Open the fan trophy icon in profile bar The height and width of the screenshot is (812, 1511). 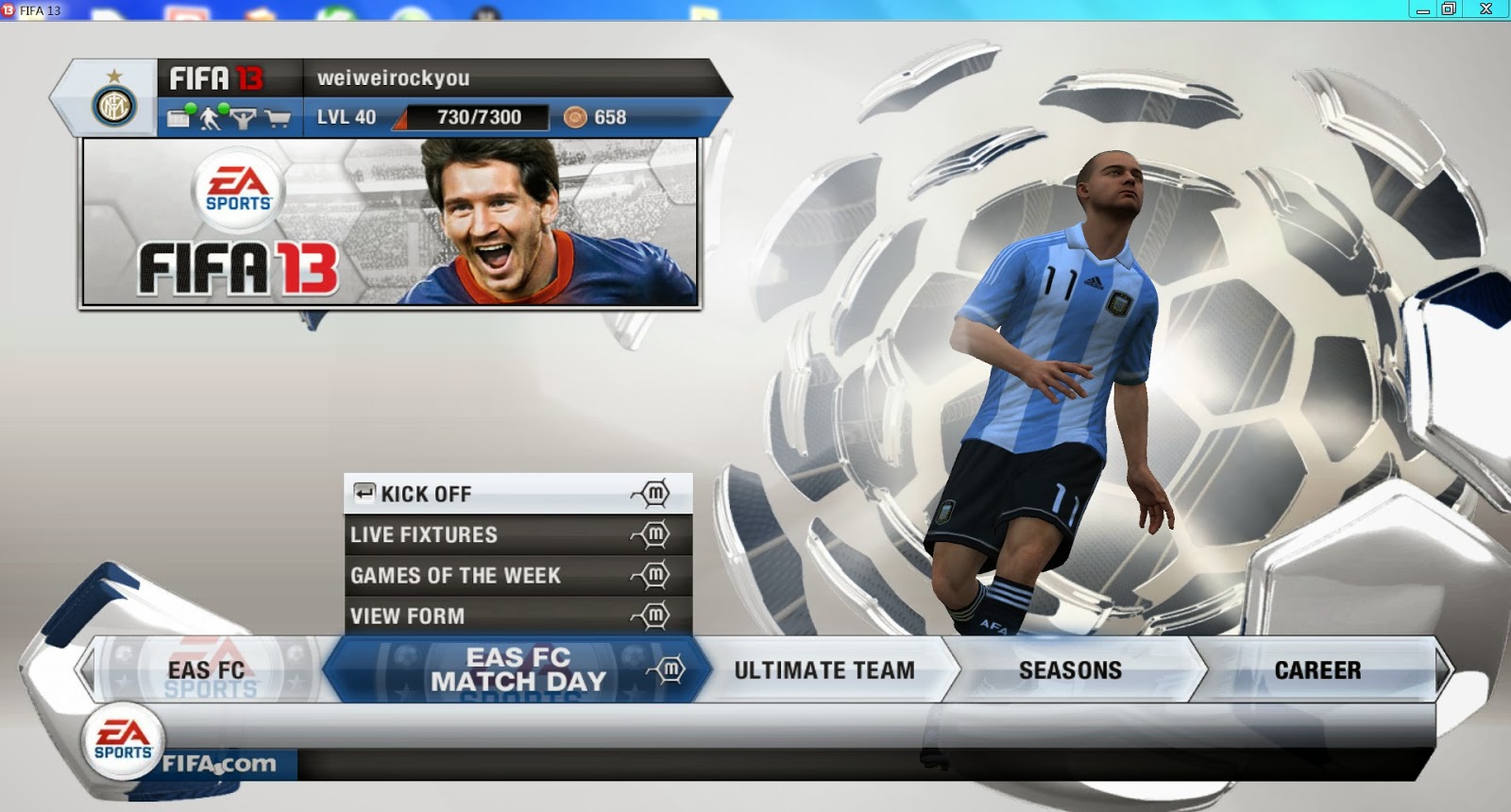(x=243, y=119)
